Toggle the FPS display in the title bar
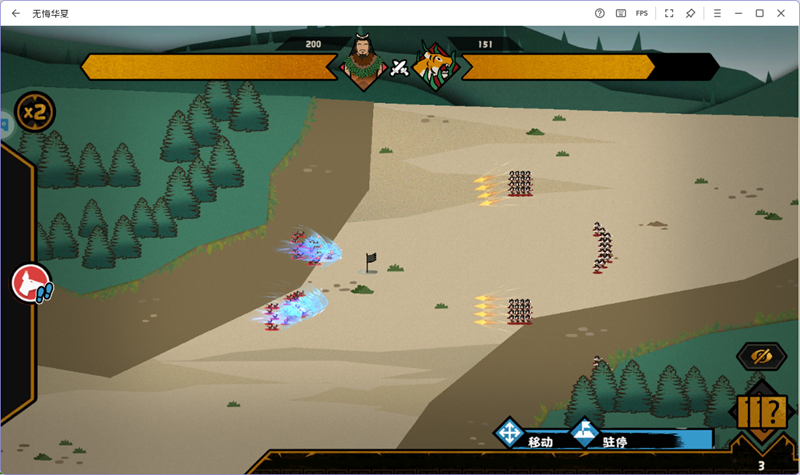 (x=642, y=13)
